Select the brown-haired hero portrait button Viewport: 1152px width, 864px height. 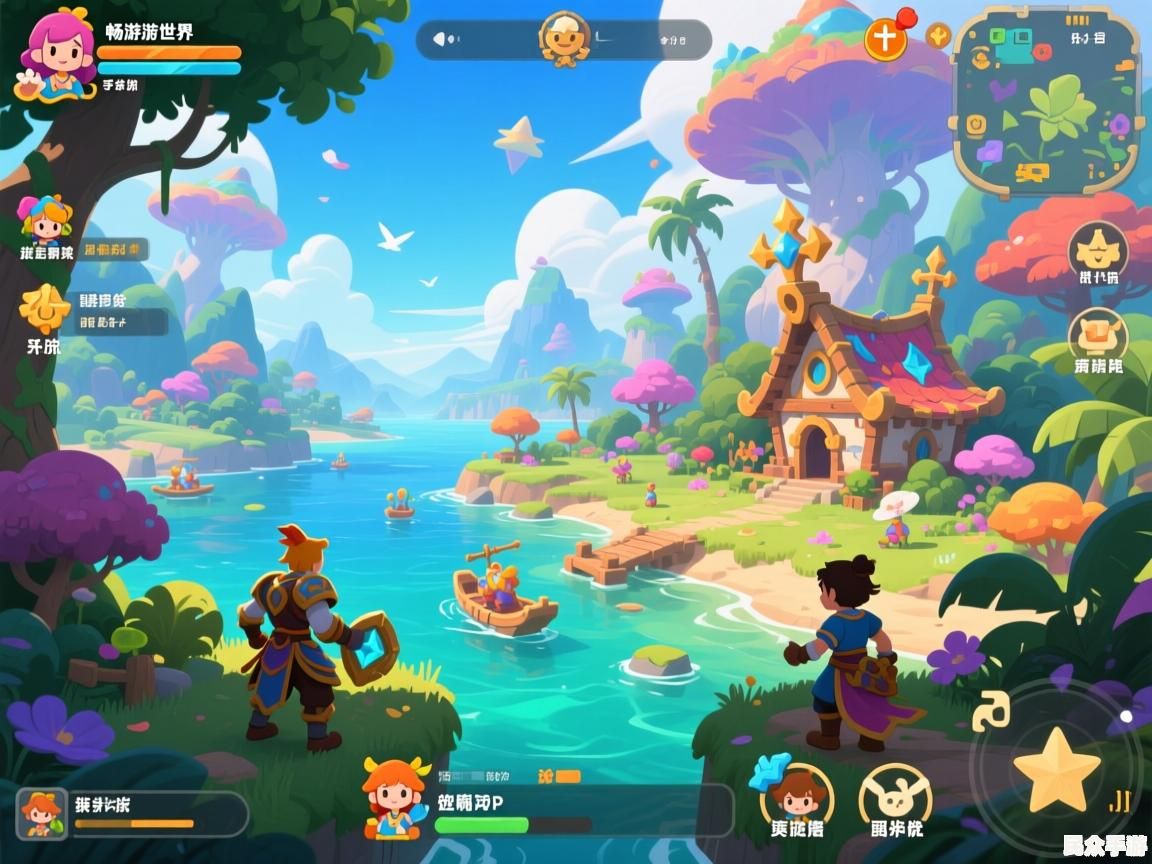796,795
